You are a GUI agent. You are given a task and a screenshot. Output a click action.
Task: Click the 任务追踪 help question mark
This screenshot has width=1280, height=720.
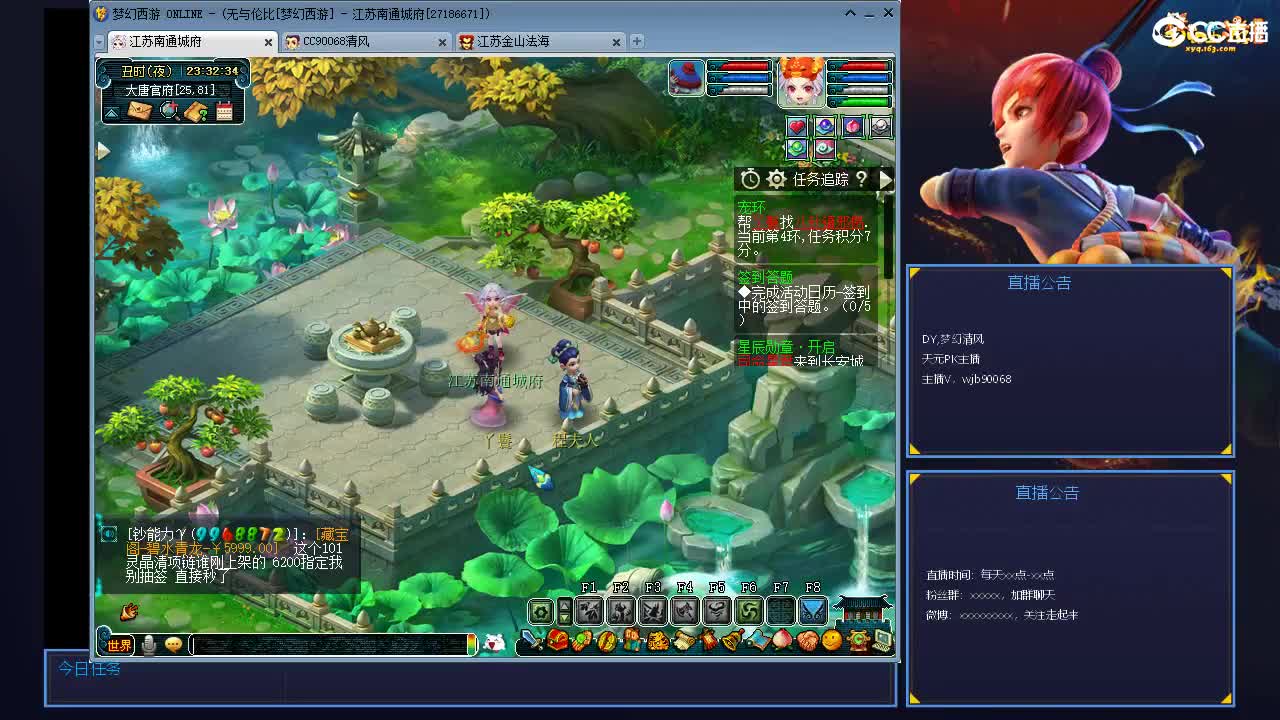coord(861,179)
